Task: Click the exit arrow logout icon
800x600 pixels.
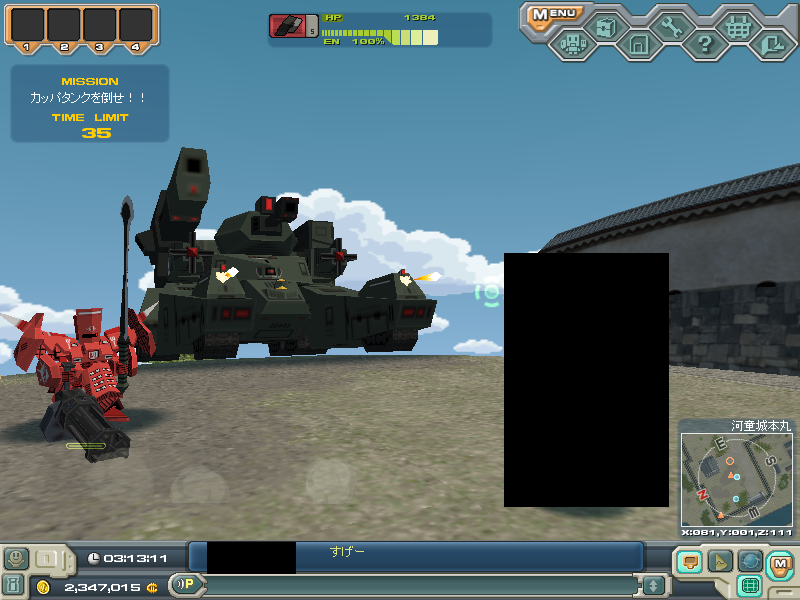Action: [x=771, y=45]
